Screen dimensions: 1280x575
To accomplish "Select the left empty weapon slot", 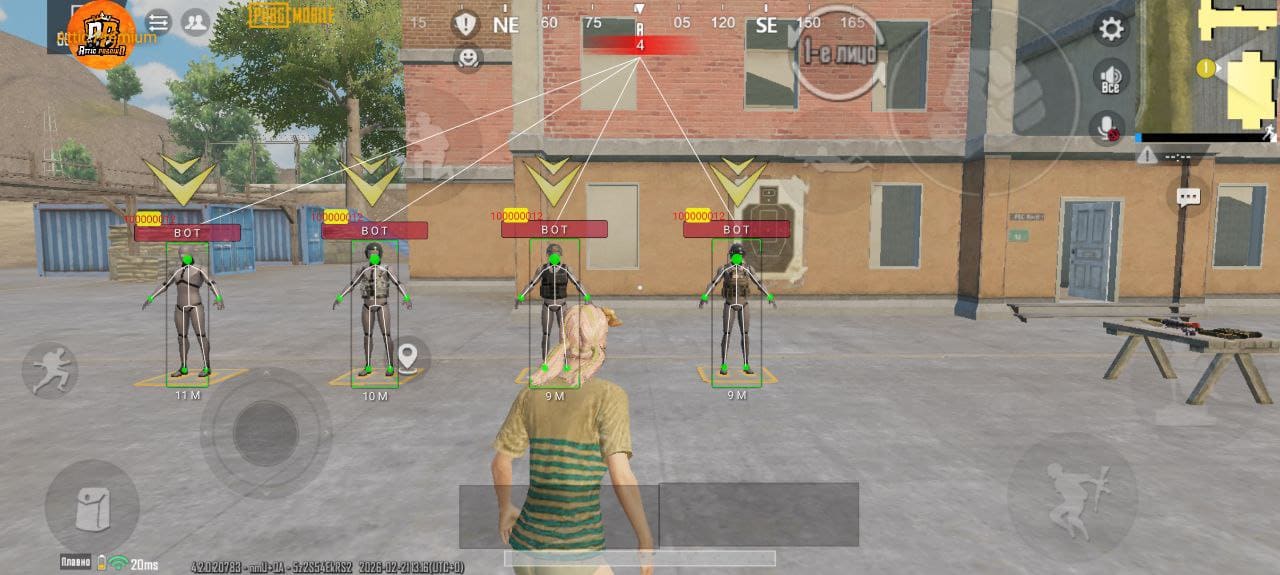I will (x=558, y=515).
